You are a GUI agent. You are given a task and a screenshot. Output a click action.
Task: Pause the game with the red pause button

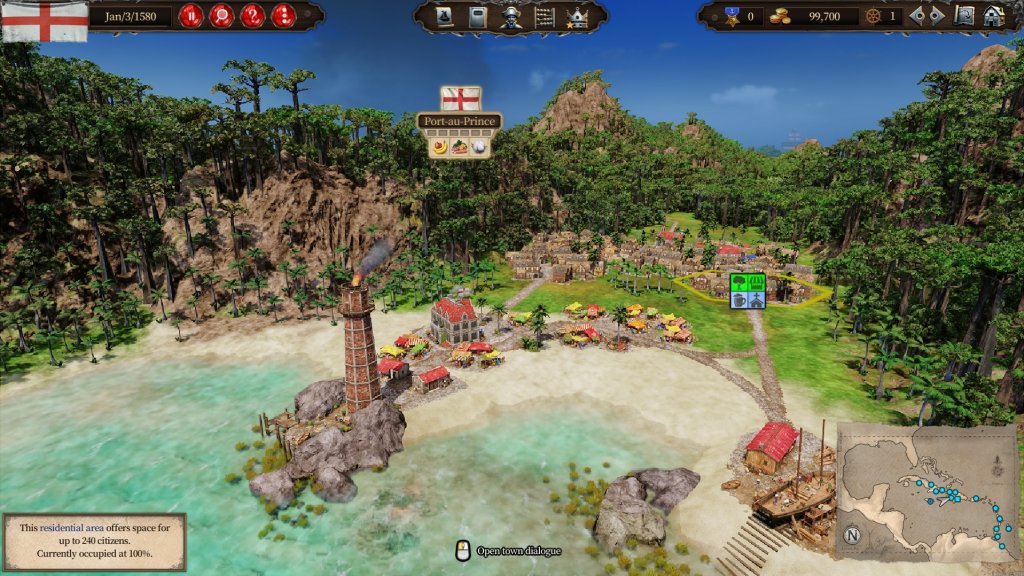pyautogui.click(x=191, y=16)
